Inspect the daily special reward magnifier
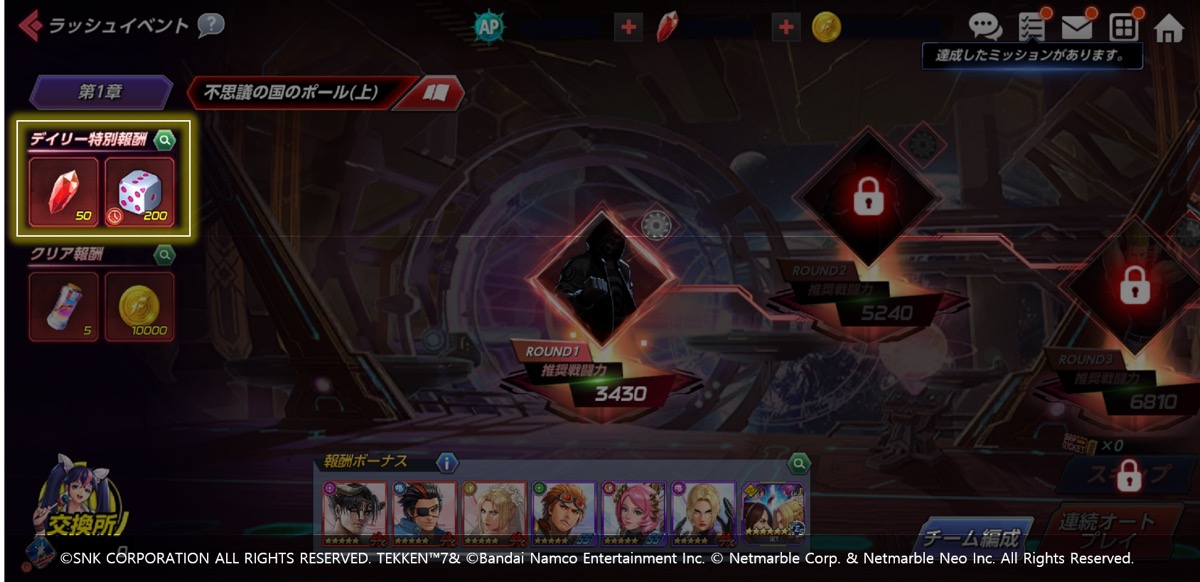 pos(165,140)
